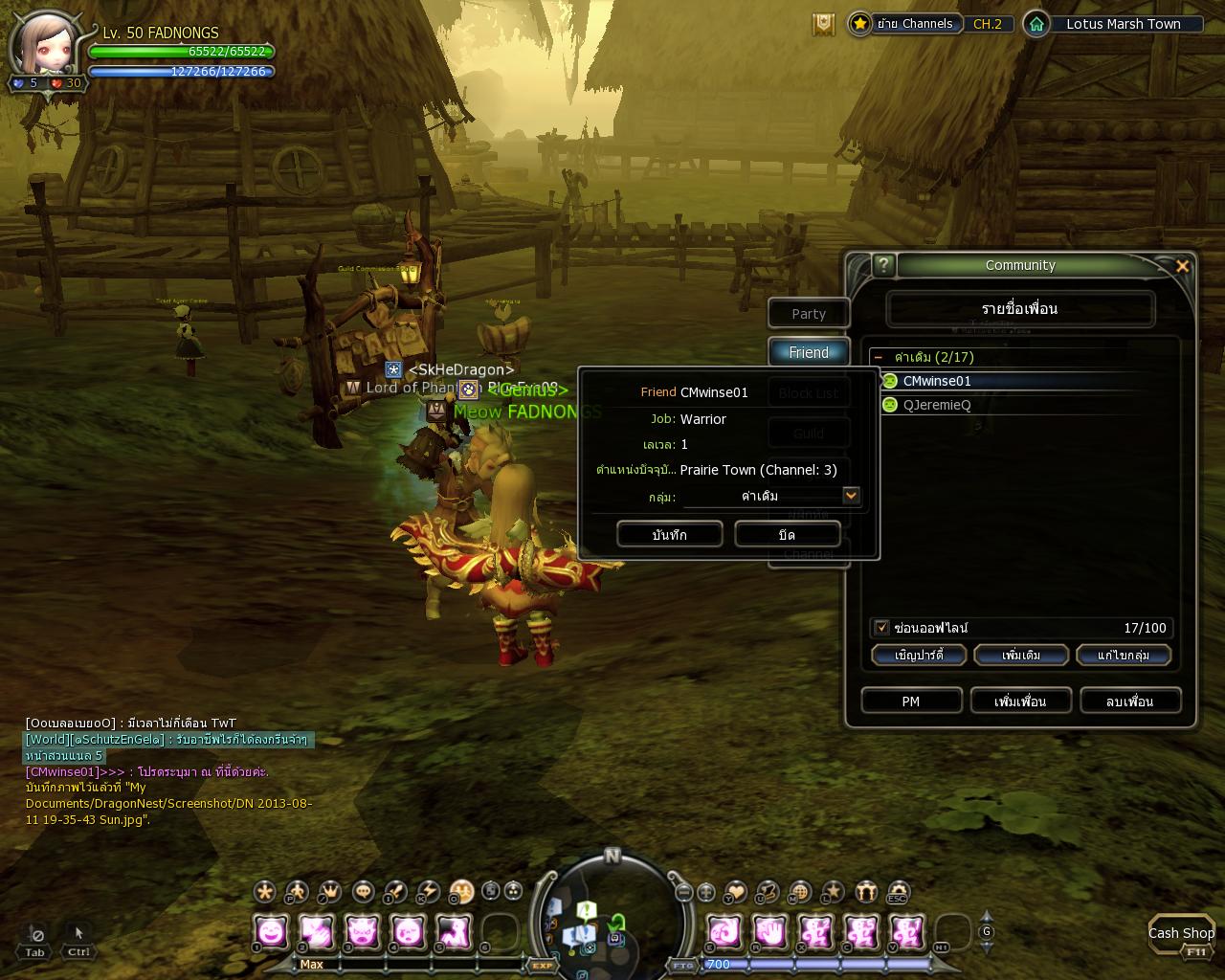Click the party invite button
Screen dimensions: 1225x980
click(919, 656)
